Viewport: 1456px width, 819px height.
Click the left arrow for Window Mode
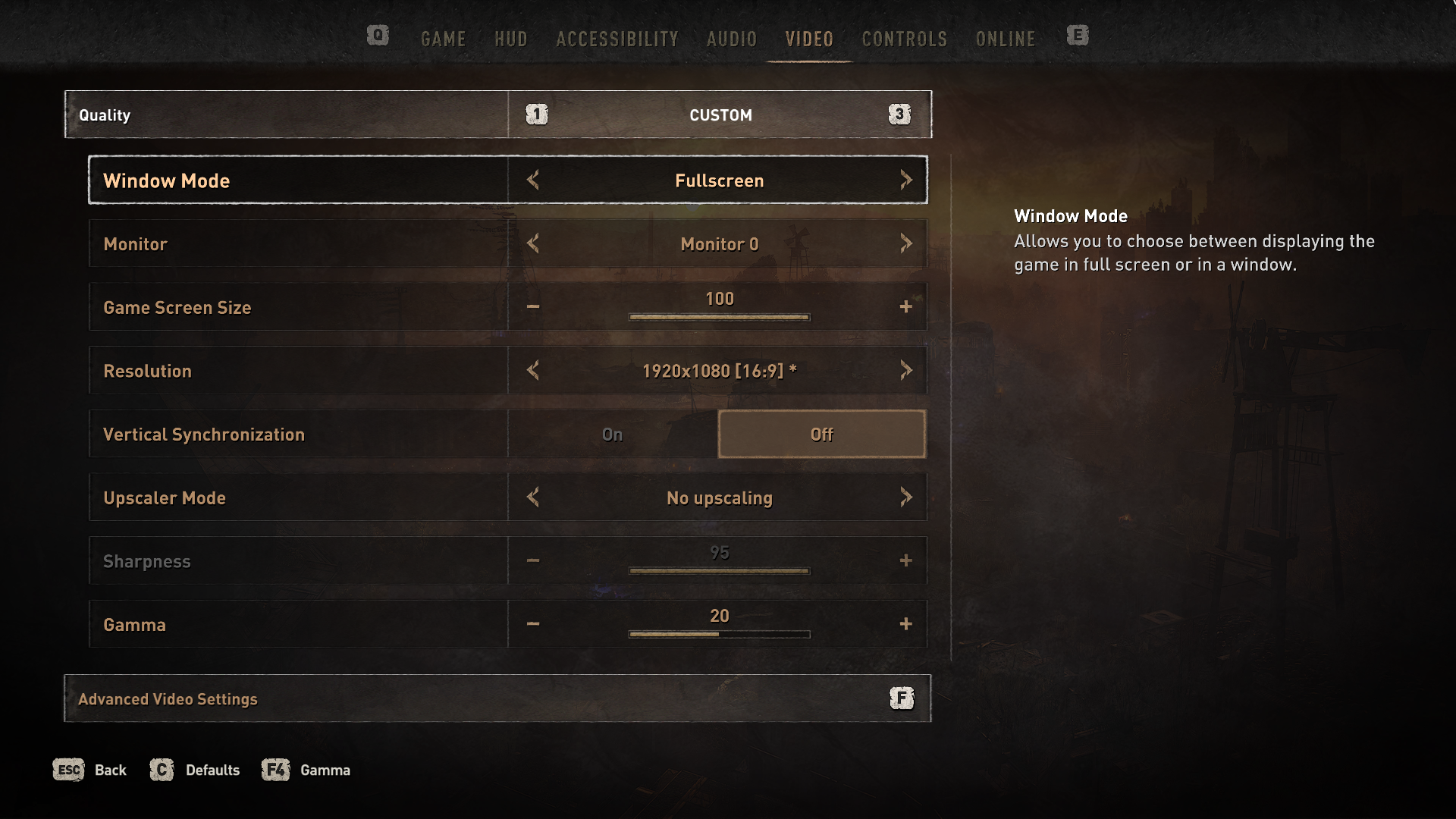point(533,180)
